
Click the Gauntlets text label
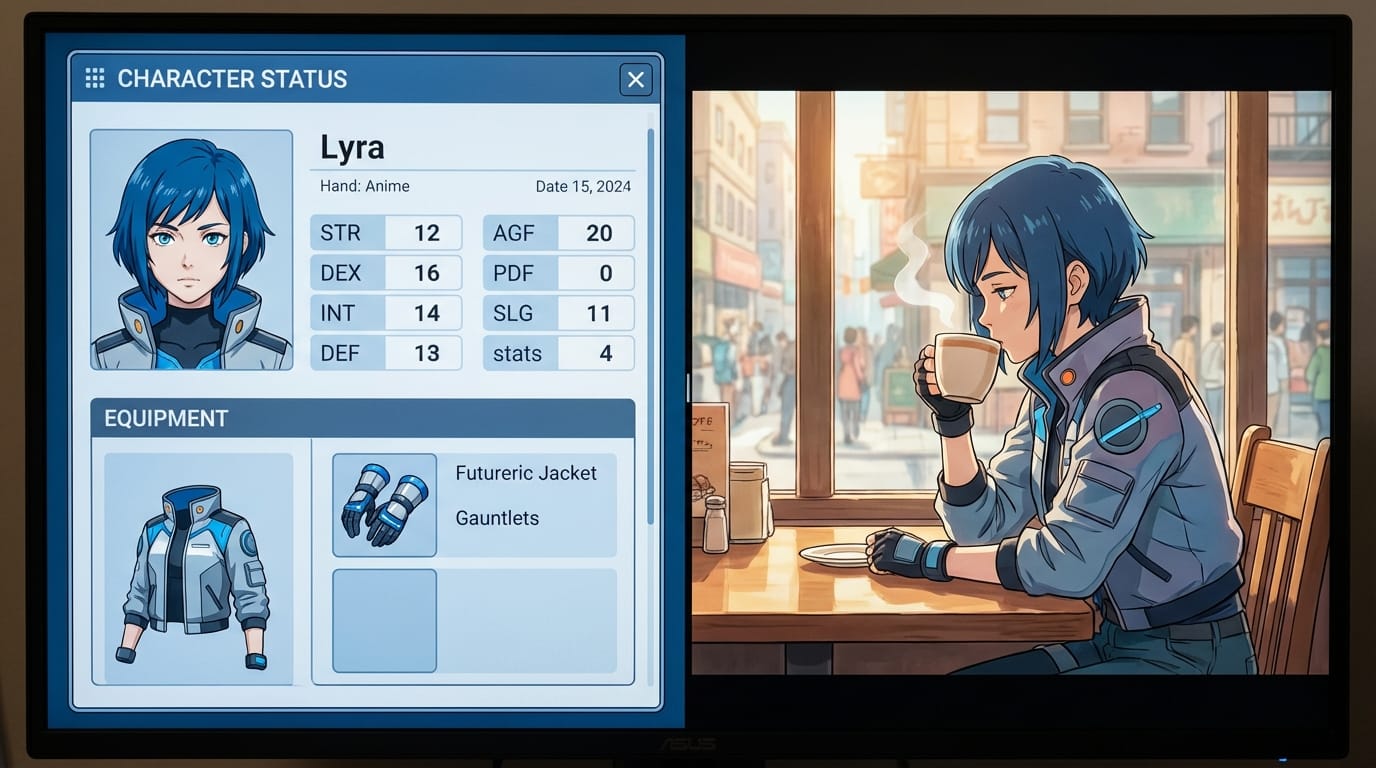tap(496, 518)
